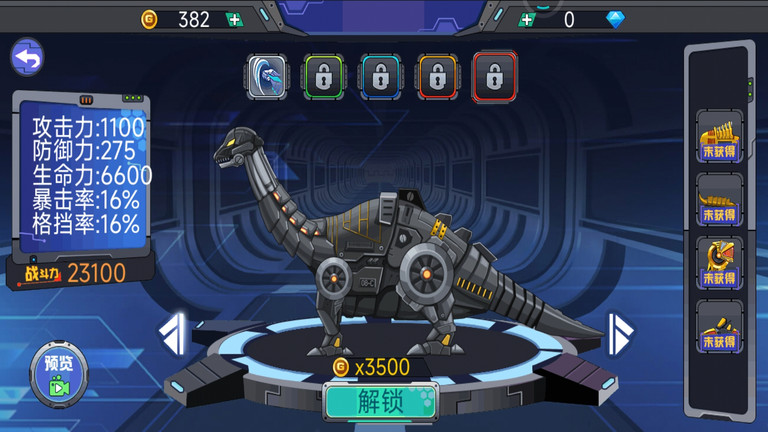The width and height of the screenshot is (768, 432).
Task: Select the unlocked white skill icon
Action: (267, 76)
